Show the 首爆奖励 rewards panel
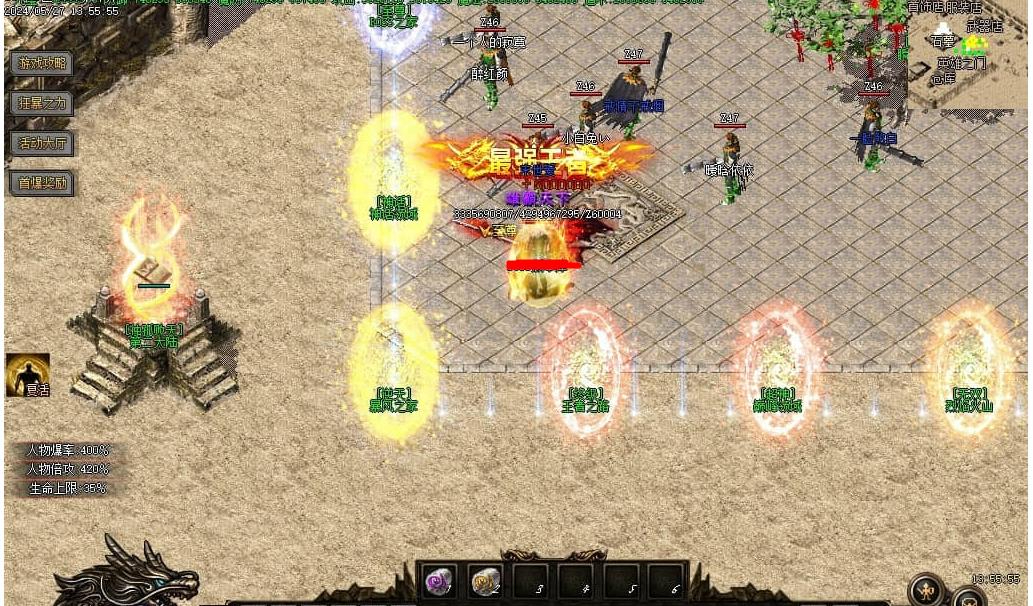Viewport: 1033px width, 606px height. [42, 183]
